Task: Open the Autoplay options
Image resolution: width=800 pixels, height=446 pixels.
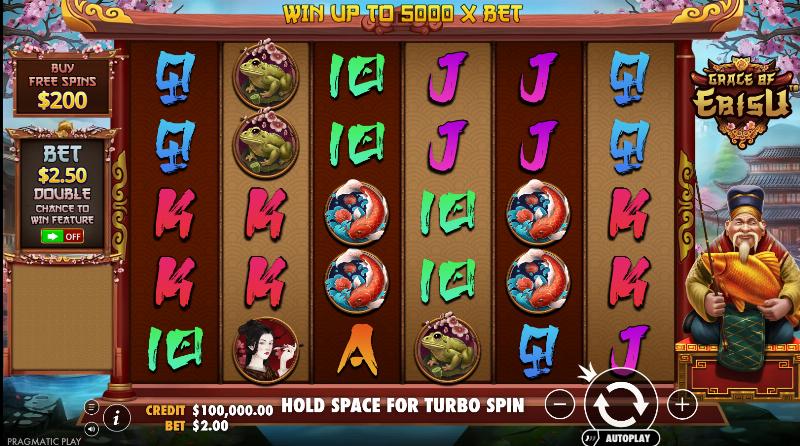Action: tap(621, 438)
